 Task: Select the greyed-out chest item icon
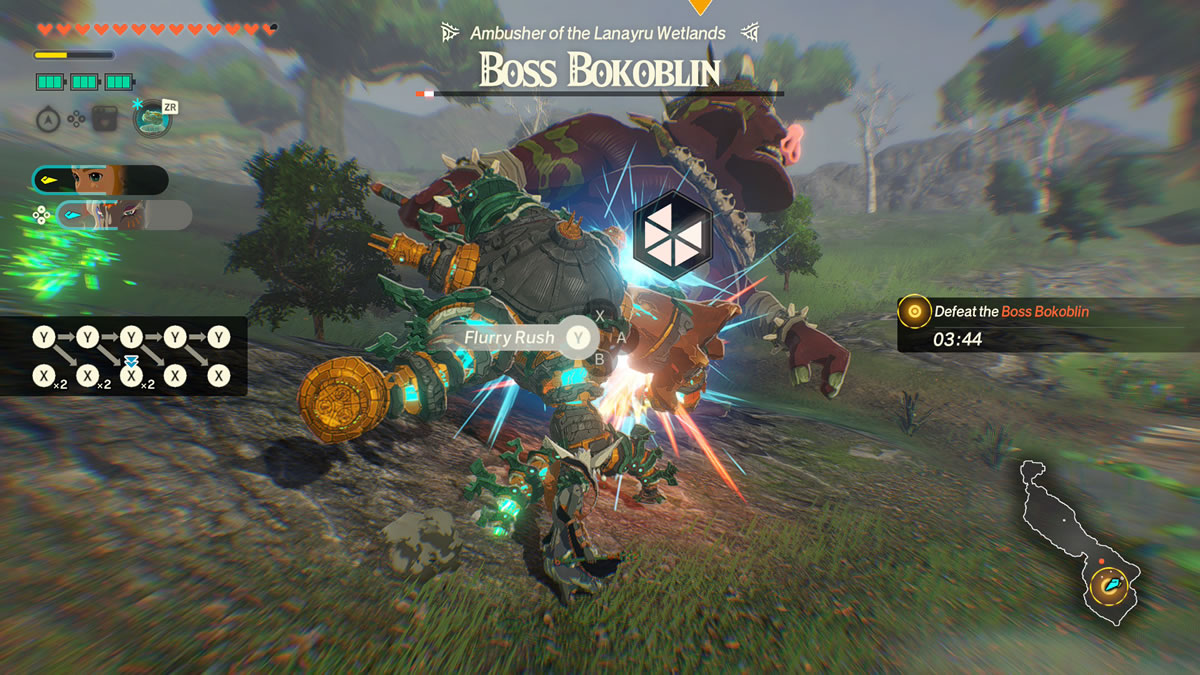pos(105,120)
